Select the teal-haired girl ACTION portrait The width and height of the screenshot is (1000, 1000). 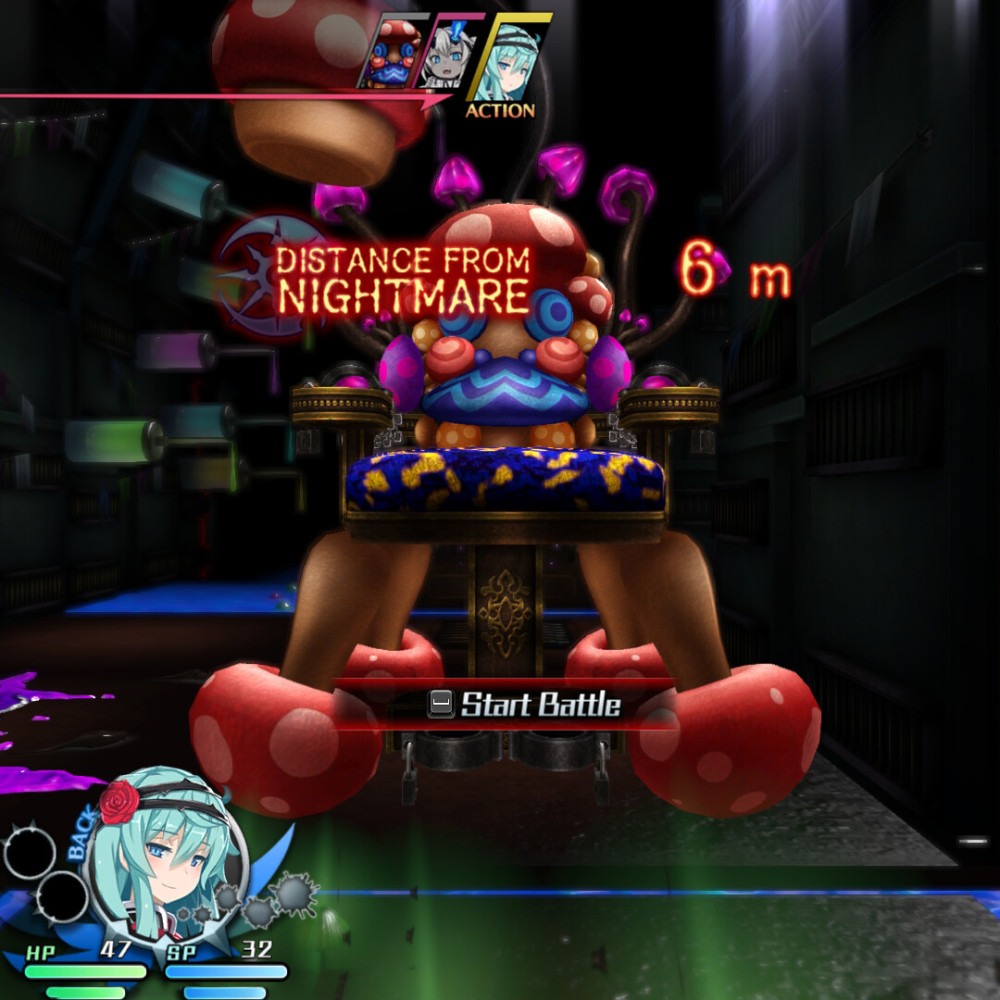click(506, 62)
